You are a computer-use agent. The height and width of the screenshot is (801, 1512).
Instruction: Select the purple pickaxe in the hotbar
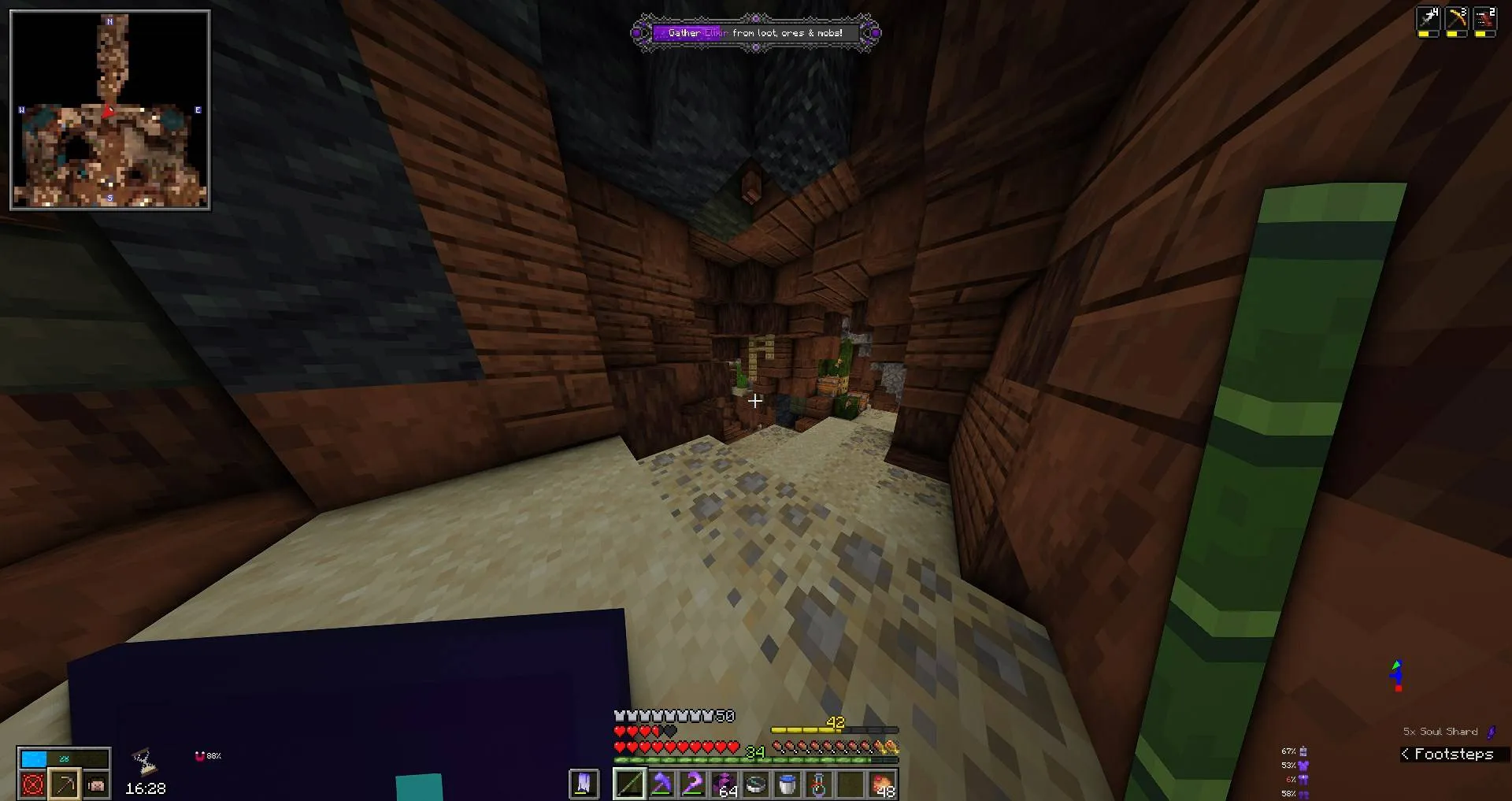pyautogui.click(x=661, y=784)
